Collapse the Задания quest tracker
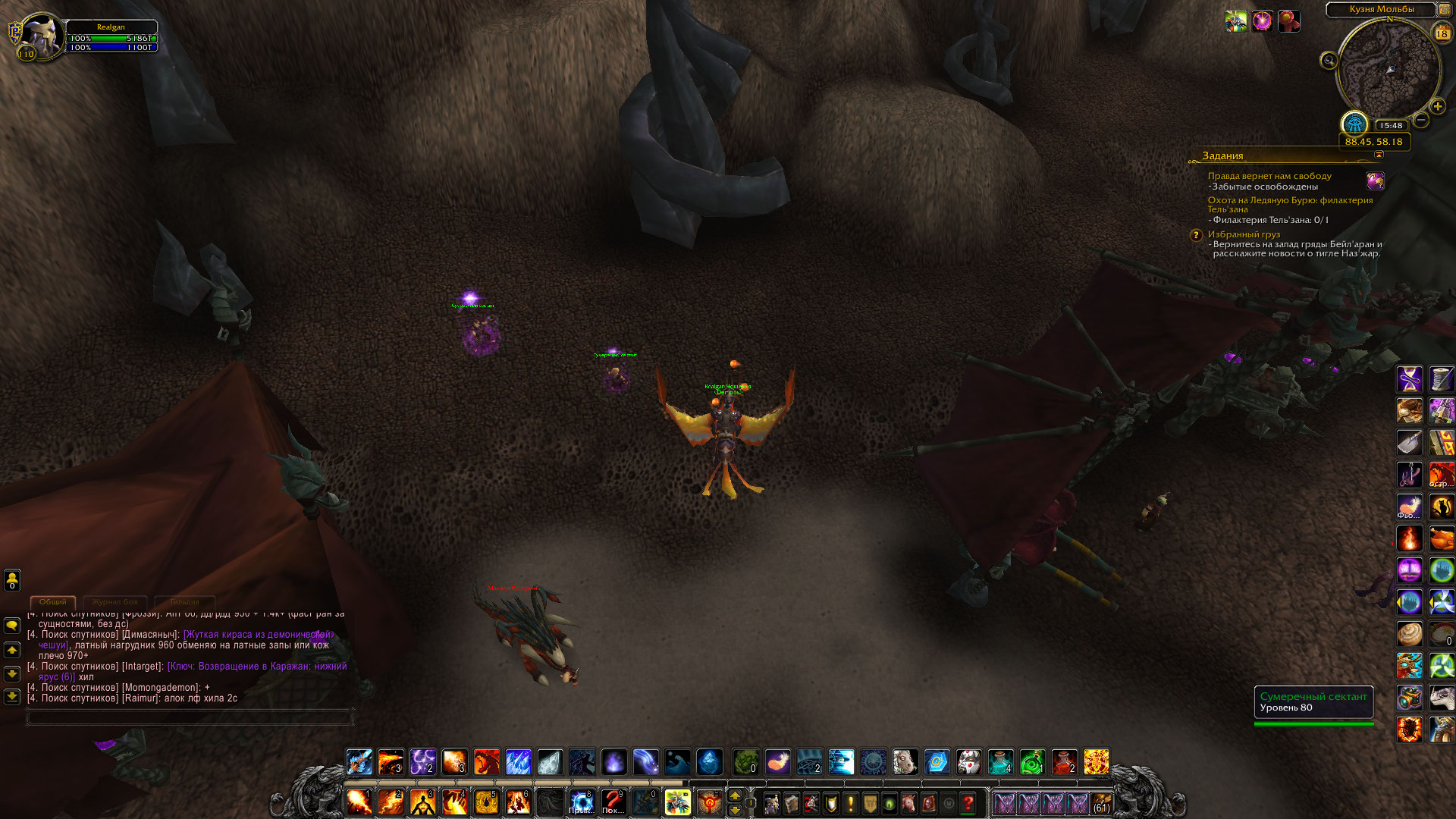The image size is (1456, 819). click(1379, 155)
